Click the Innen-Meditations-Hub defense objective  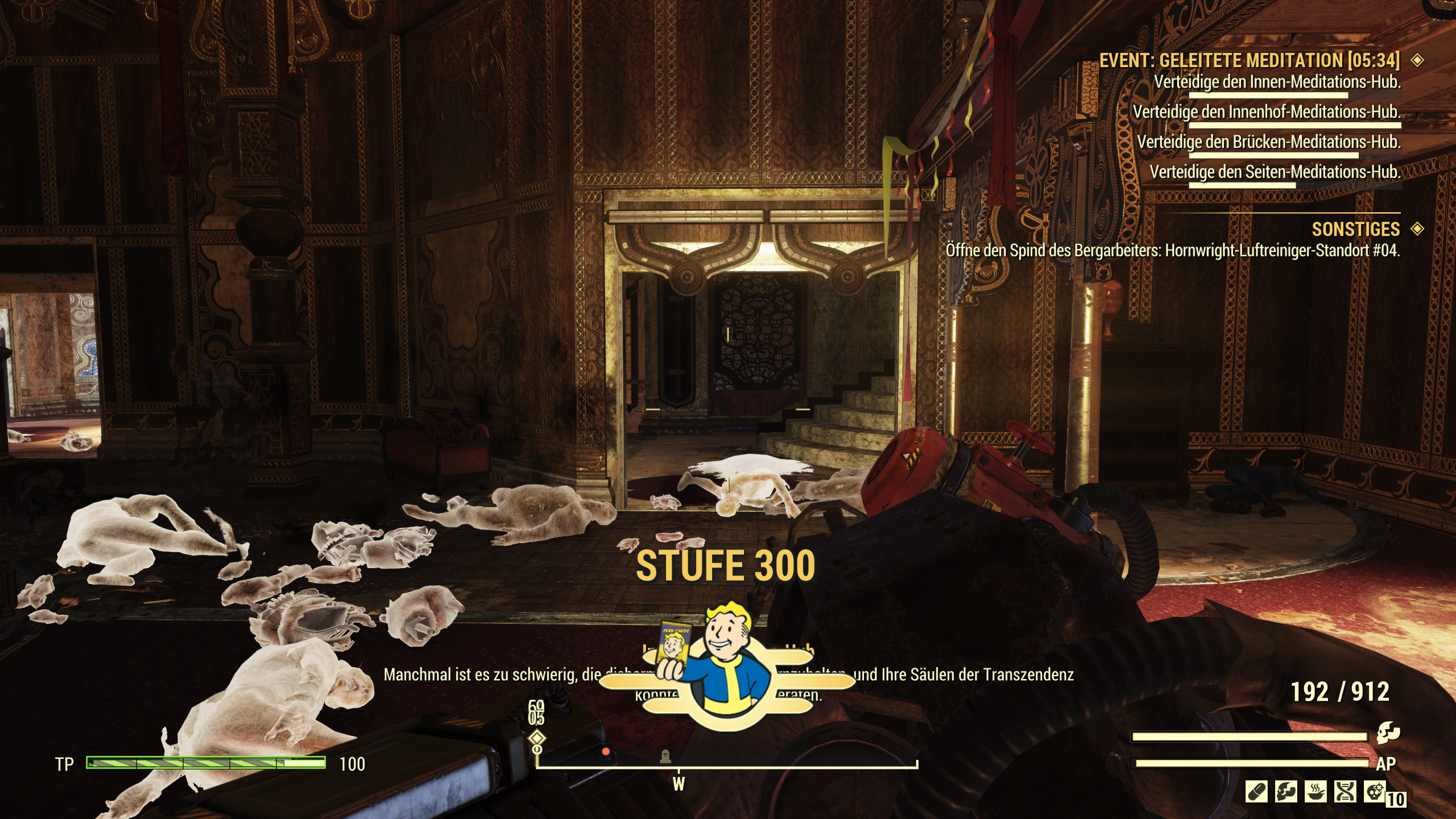1277,83
